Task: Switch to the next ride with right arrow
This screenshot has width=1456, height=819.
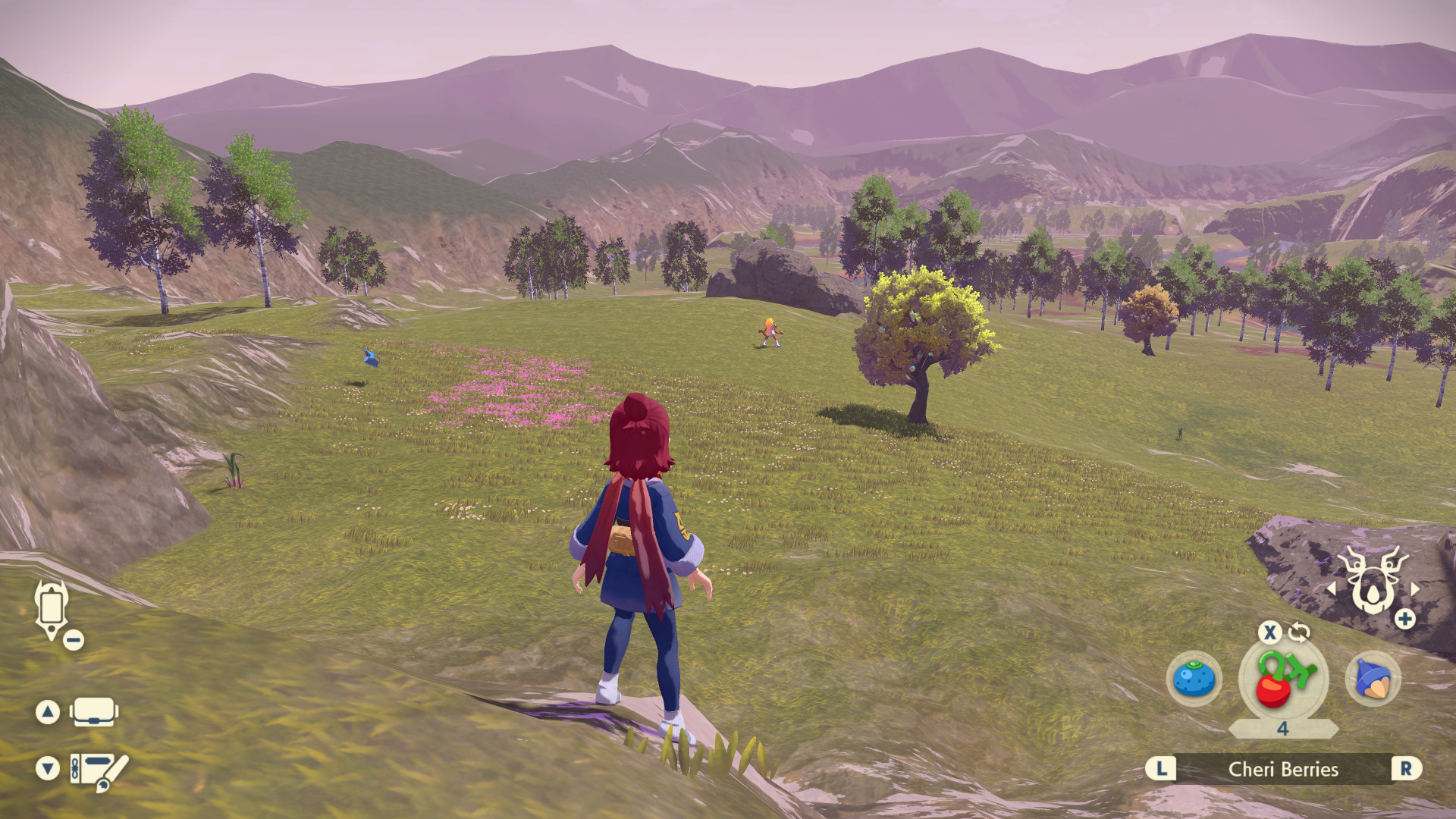Action: pyautogui.click(x=1415, y=588)
